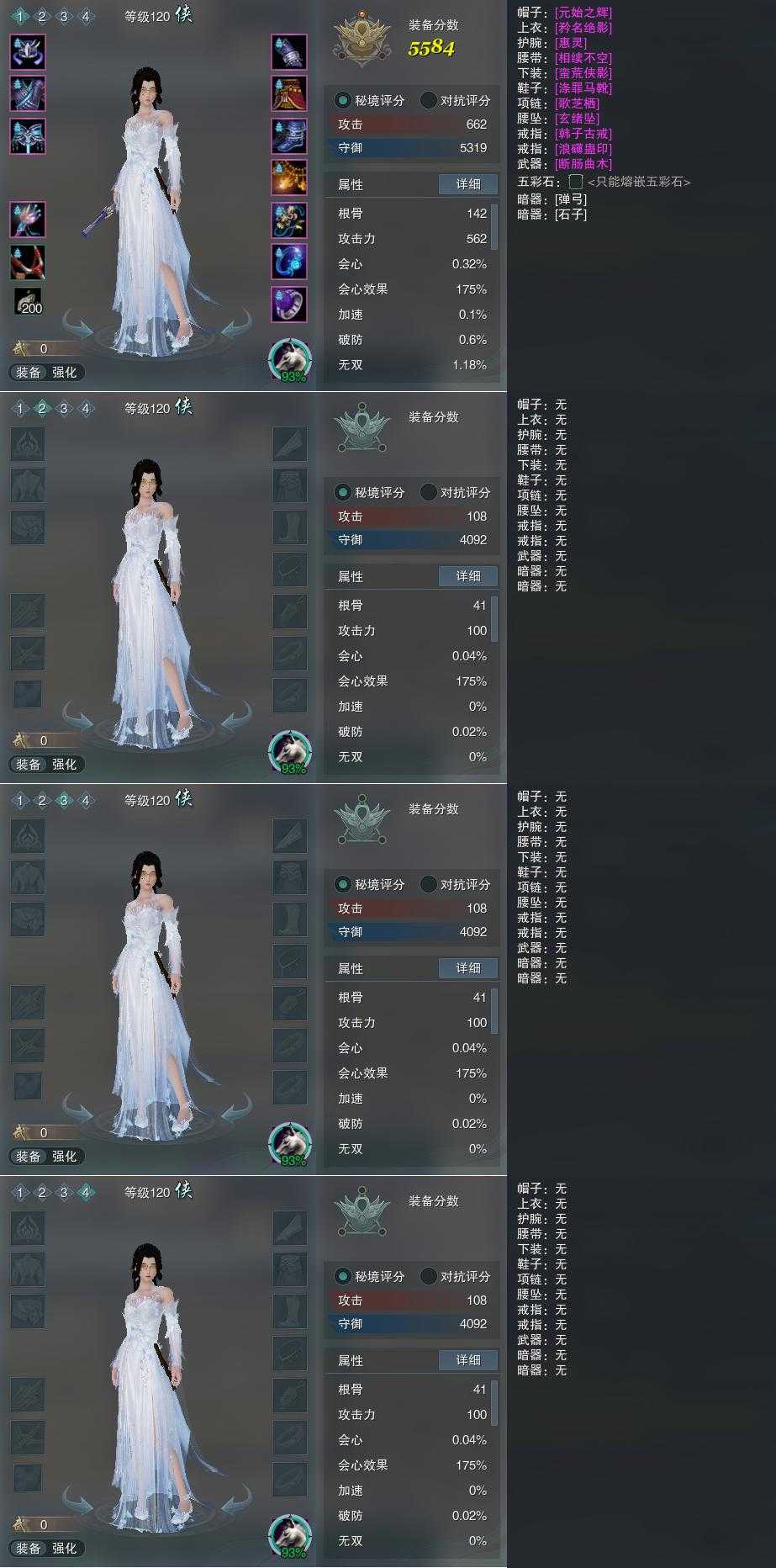Viewport: 776px width, 1568px height.
Task: Select the purple gemstone ring slot
Action: pyautogui.click(x=288, y=304)
